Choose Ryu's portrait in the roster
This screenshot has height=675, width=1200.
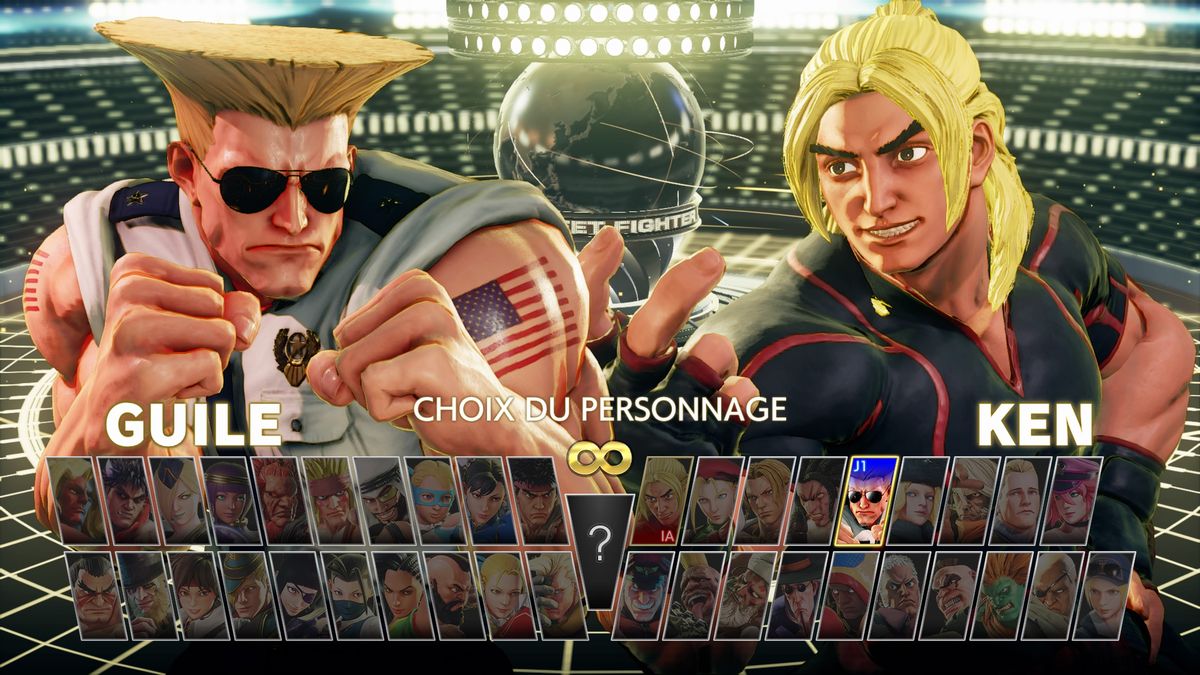(538, 500)
